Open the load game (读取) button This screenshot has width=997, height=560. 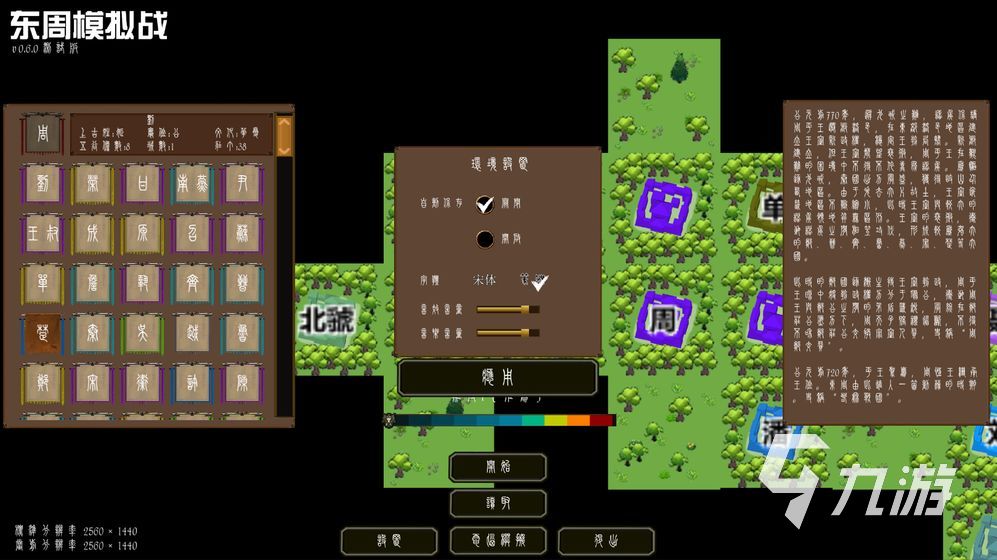pyautogui.click(x=497, y=503)
